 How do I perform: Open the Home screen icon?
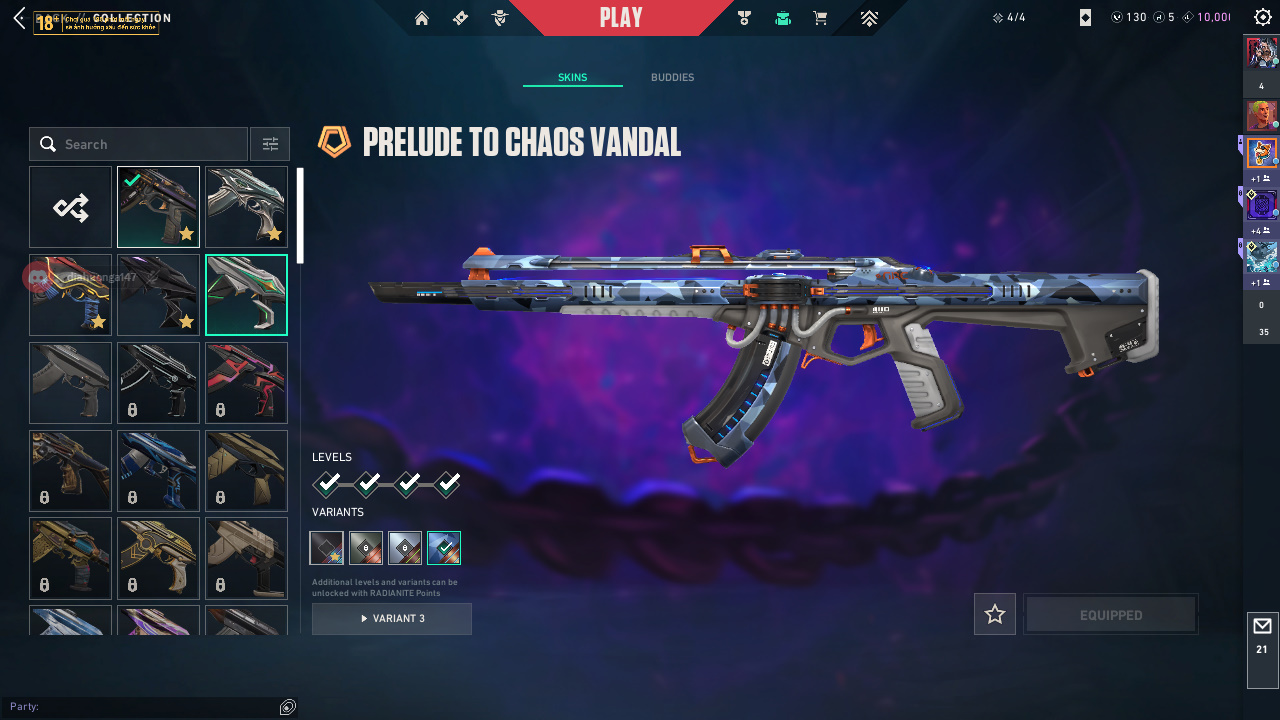(x=422, y=18)
